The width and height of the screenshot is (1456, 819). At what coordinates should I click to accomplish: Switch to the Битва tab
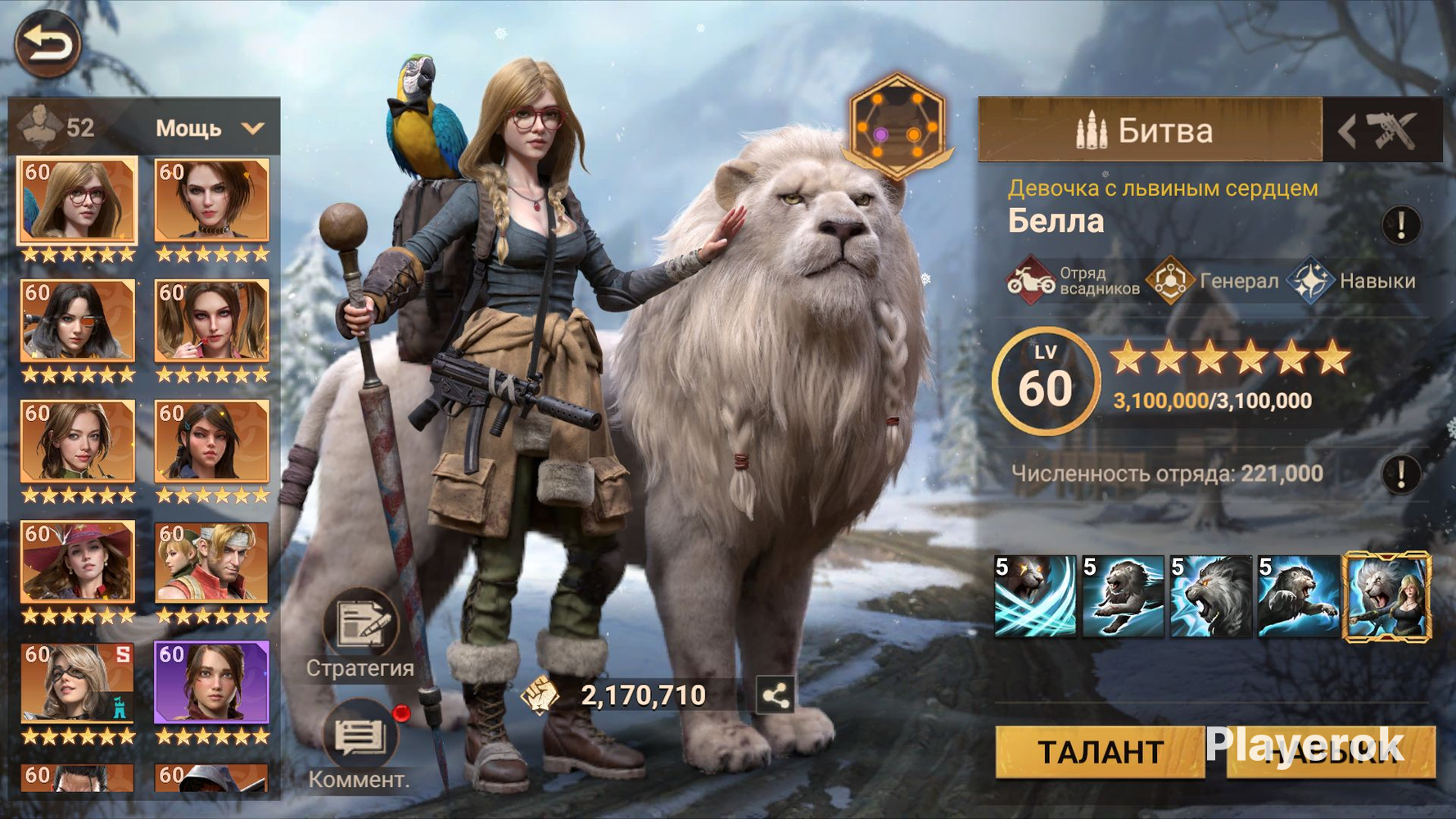coord(1150,130)
